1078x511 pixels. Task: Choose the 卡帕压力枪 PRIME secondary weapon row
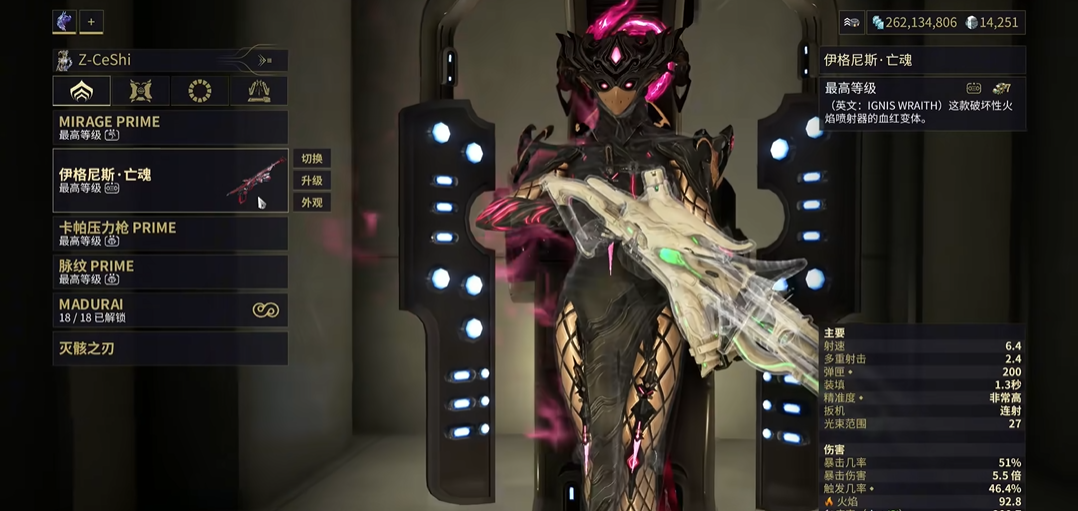[x=170, y=233]
